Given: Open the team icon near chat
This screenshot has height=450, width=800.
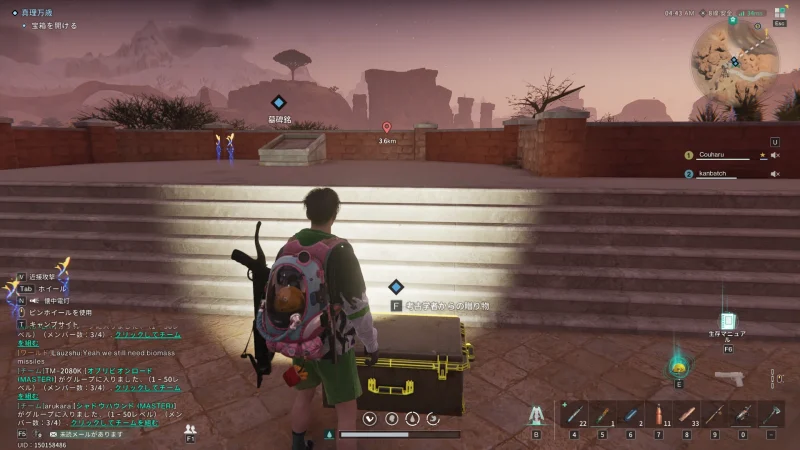Looking at the screenshot, I should (190, 430).
